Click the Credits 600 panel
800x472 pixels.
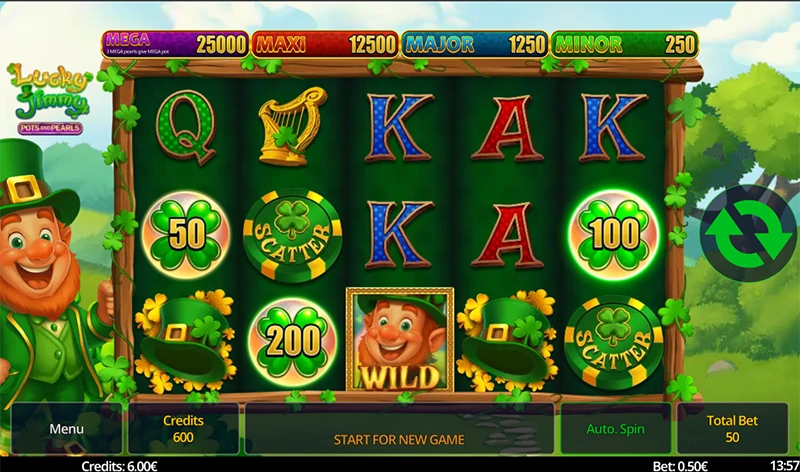coord(183,429)
